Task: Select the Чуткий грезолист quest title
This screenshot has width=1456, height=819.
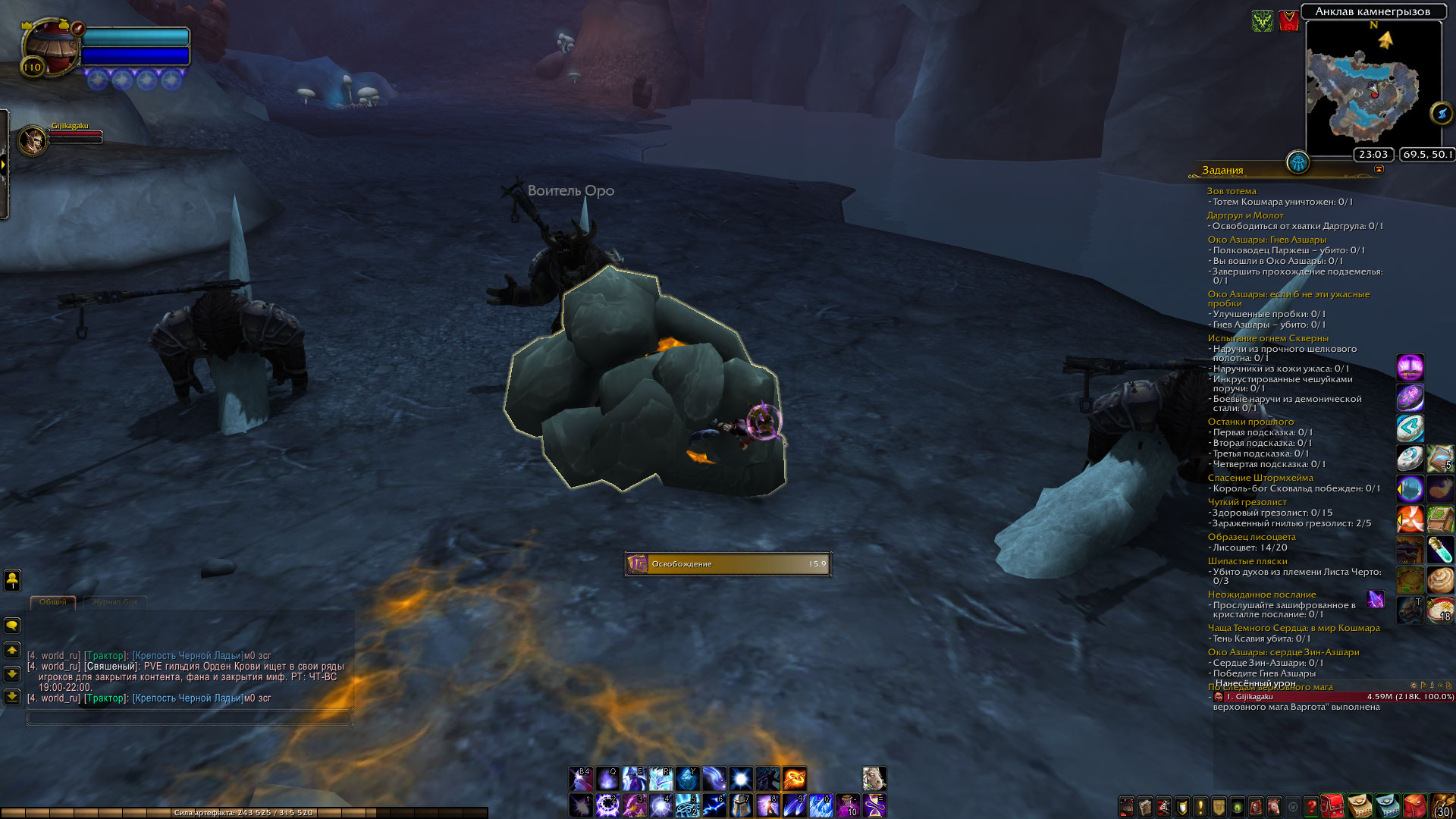Action: pyautogui.click(x=1247, y=502)
